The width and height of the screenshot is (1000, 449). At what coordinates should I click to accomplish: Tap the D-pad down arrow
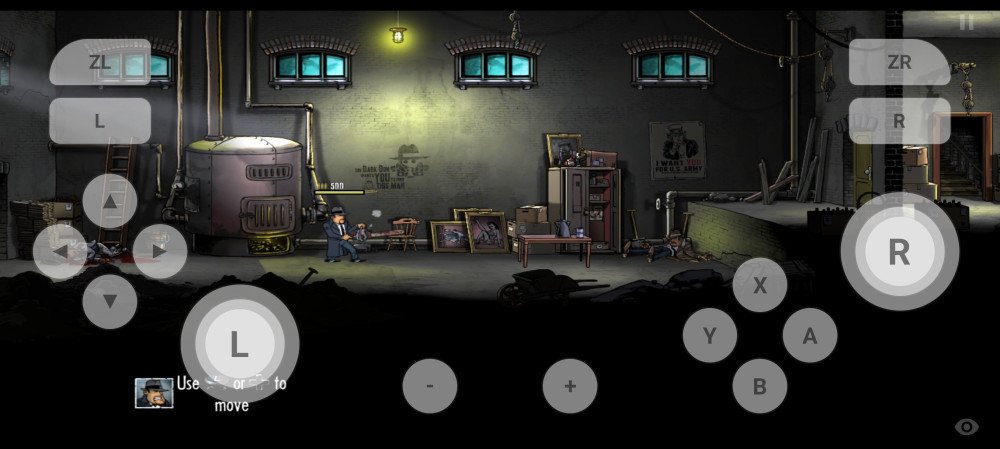[110, 301]
